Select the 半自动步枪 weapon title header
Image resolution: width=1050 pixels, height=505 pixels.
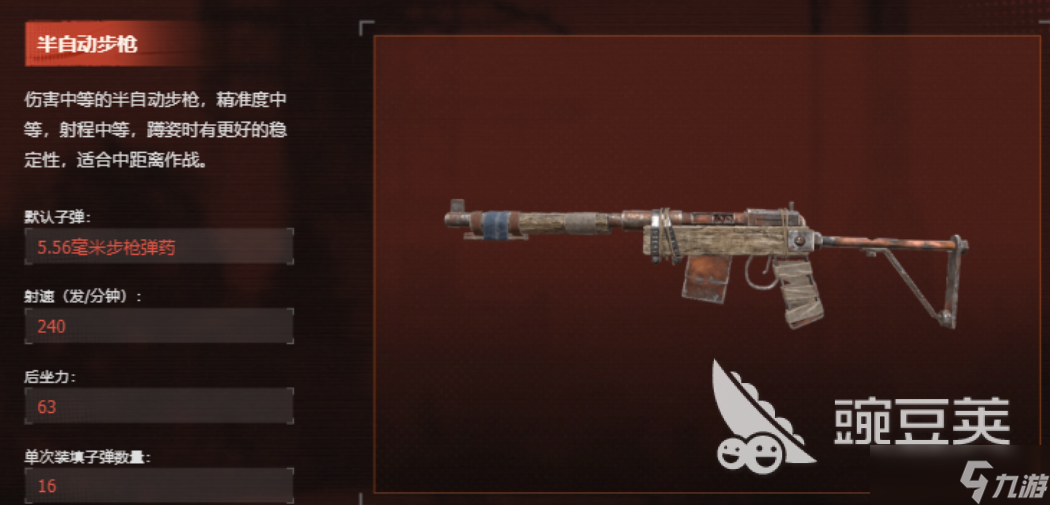tap(88, 44)
